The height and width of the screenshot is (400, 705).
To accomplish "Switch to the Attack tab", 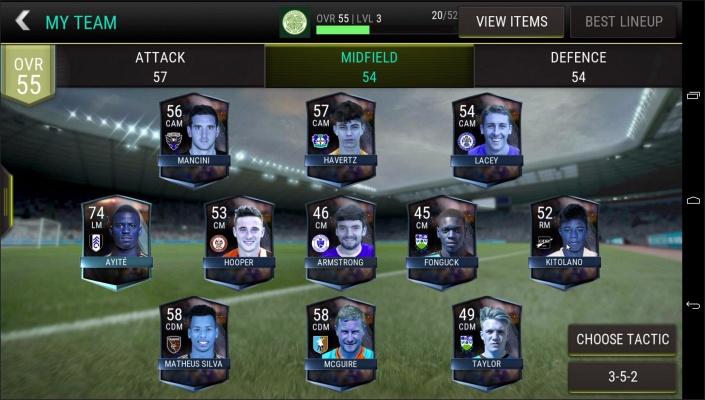I will (x=160, y=66).
